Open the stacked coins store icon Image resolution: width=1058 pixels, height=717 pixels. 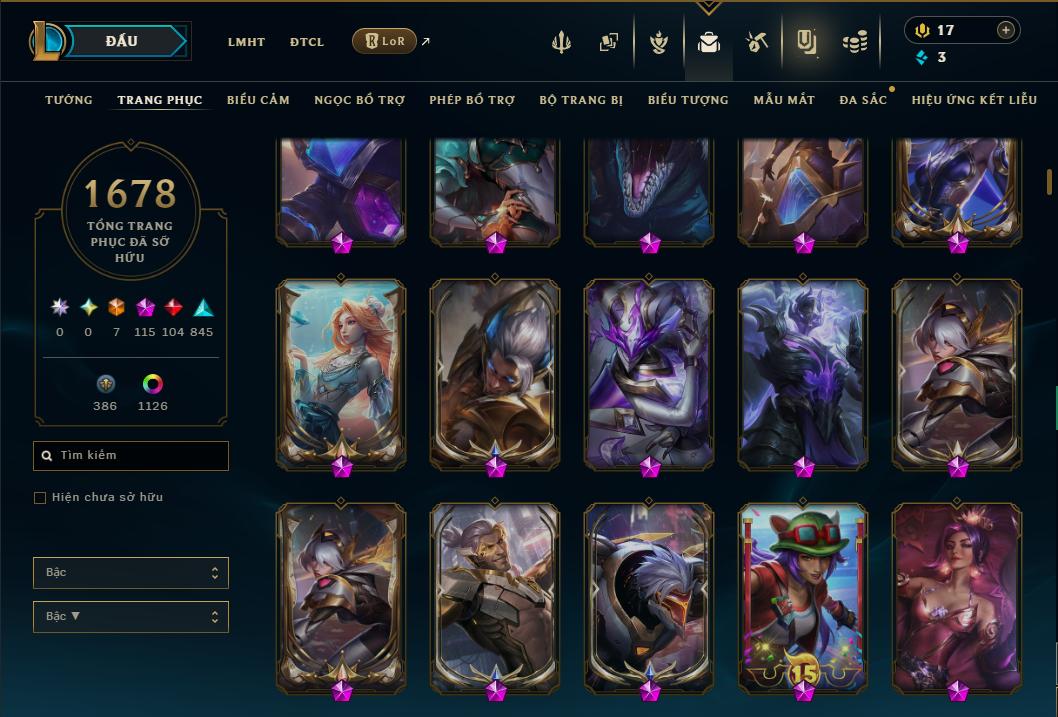pyautogui.click(x=854, y=42)
